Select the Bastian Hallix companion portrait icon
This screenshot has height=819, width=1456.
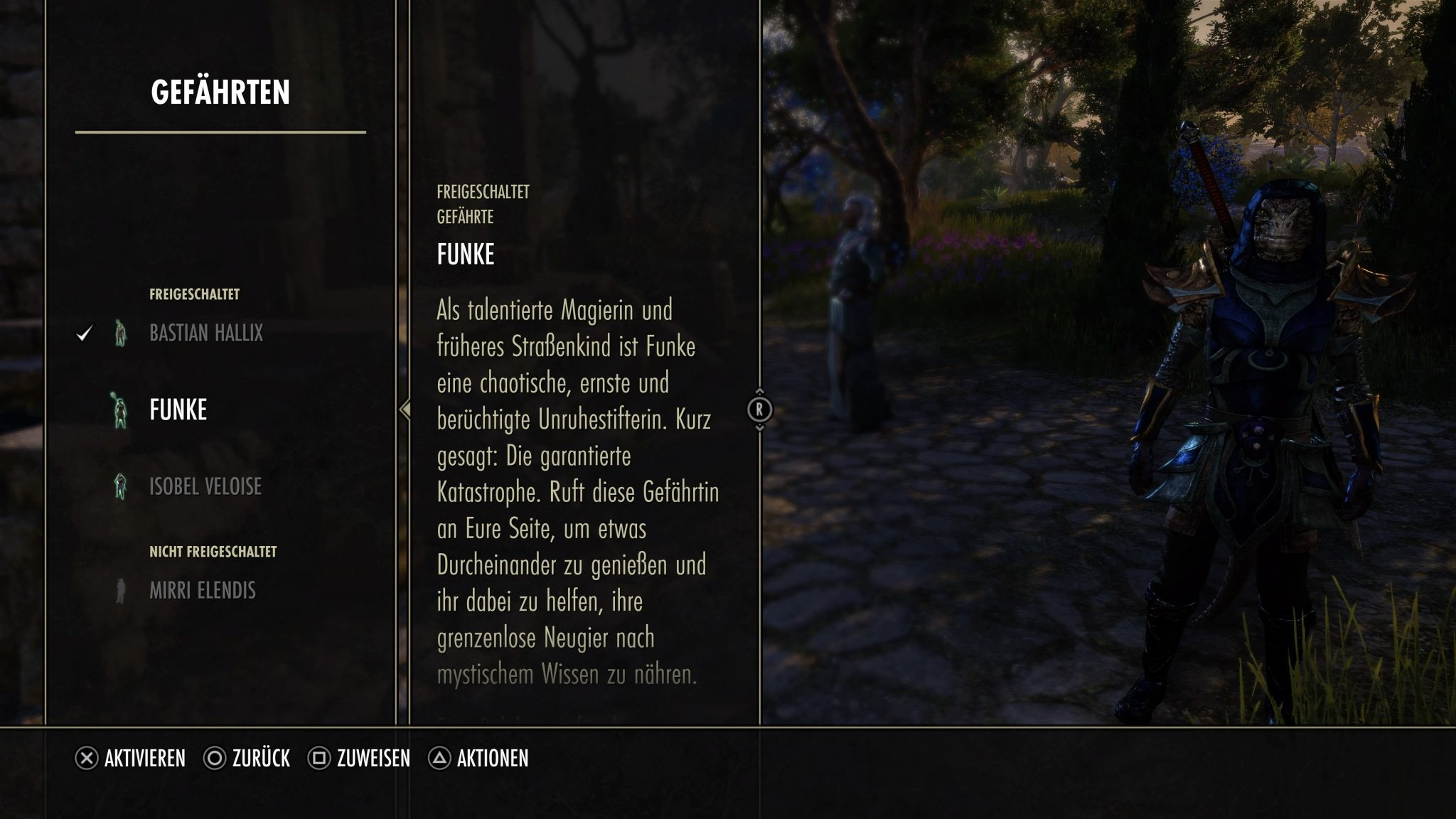[x=119, y=334]
